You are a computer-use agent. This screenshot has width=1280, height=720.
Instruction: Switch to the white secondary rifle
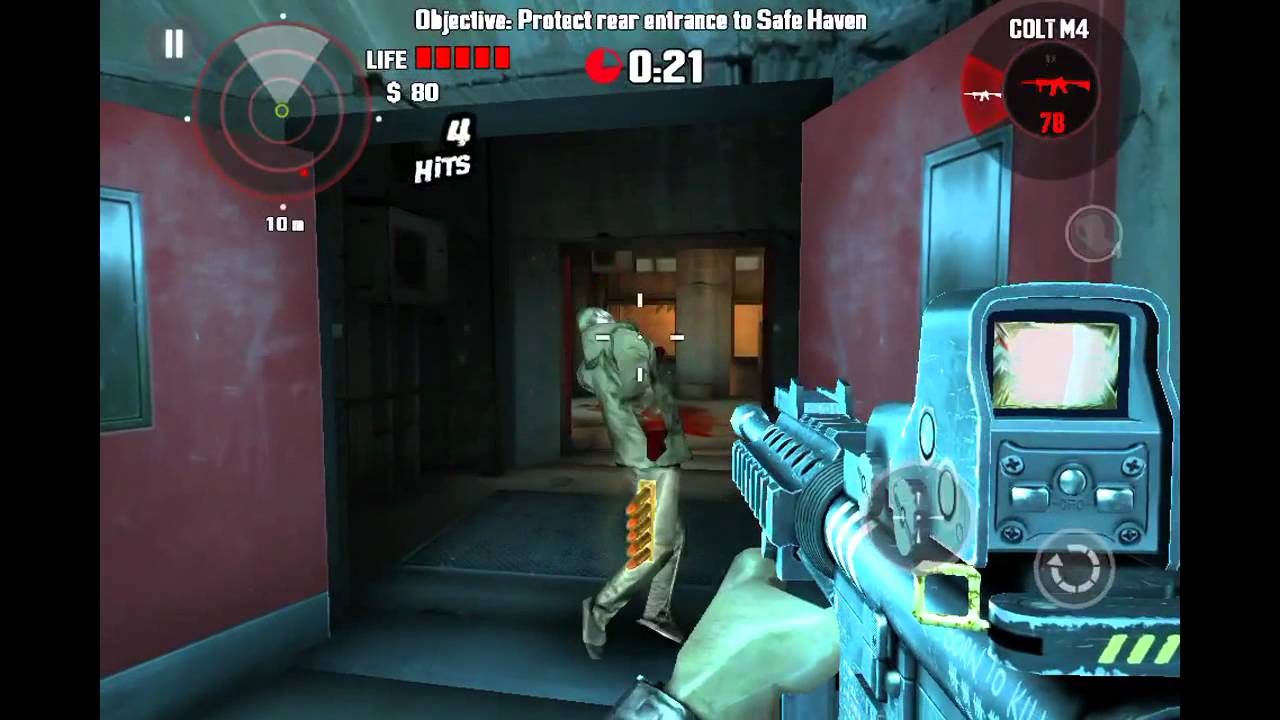[x=982, y=95]
